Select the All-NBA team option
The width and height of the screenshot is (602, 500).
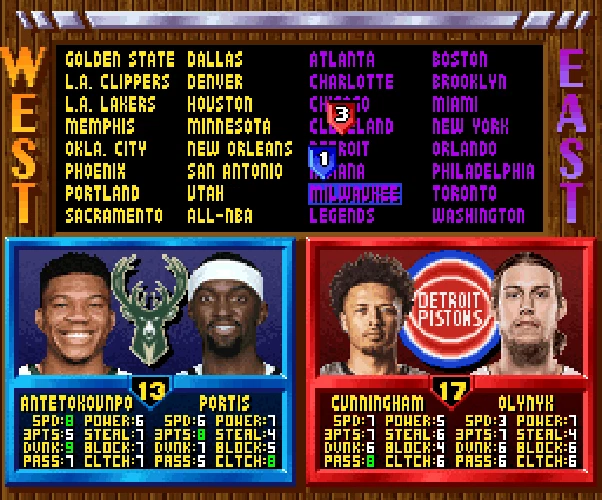[220, 215]
